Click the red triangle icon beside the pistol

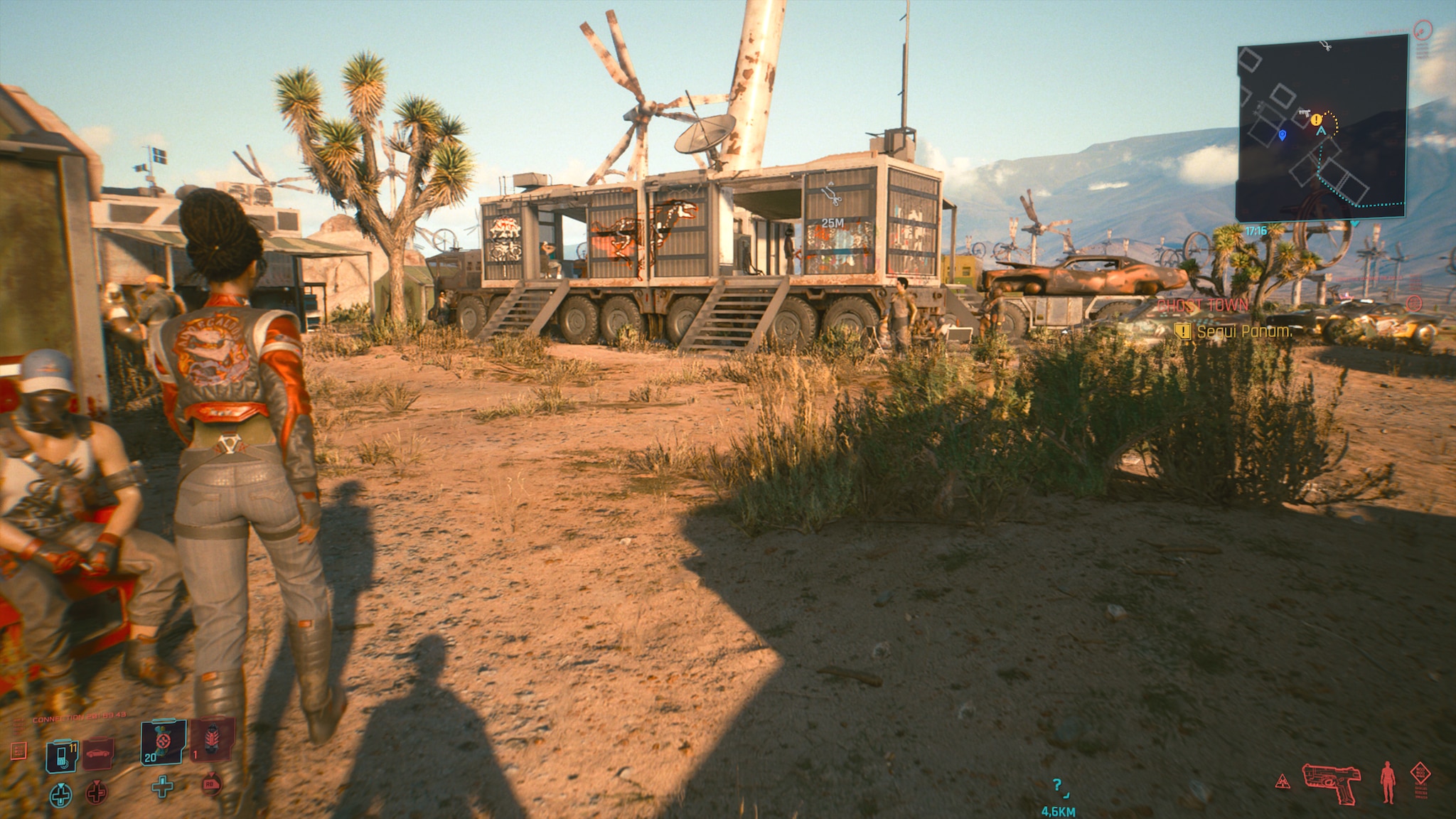click(1283, 781)
